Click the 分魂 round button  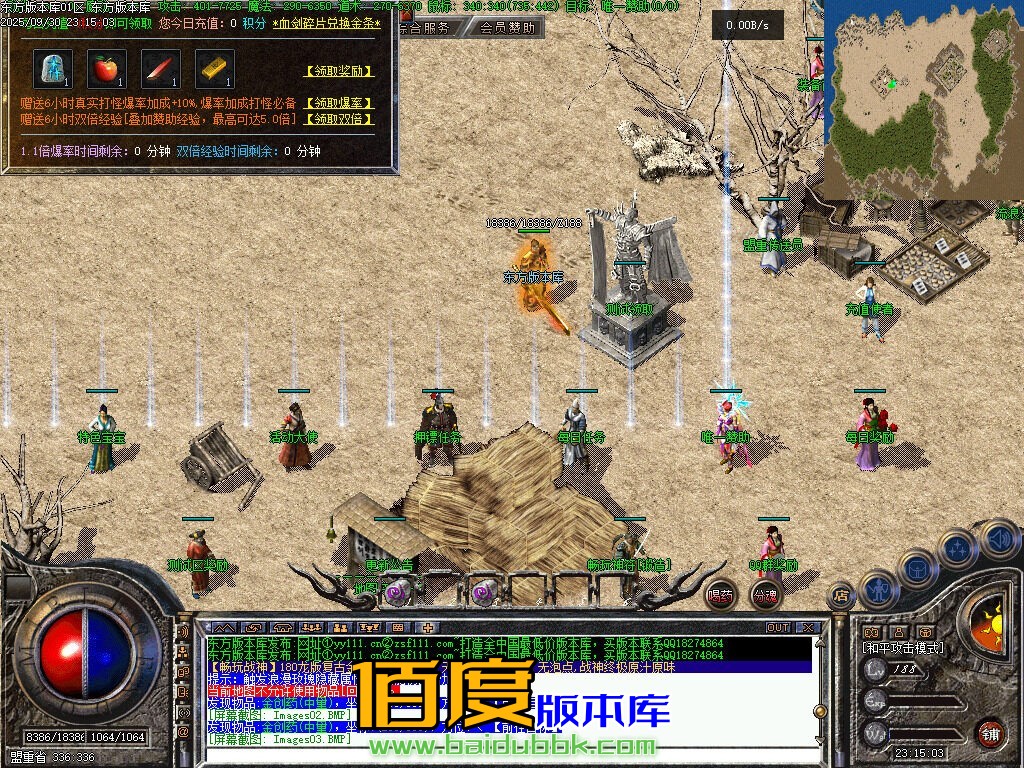765,594
